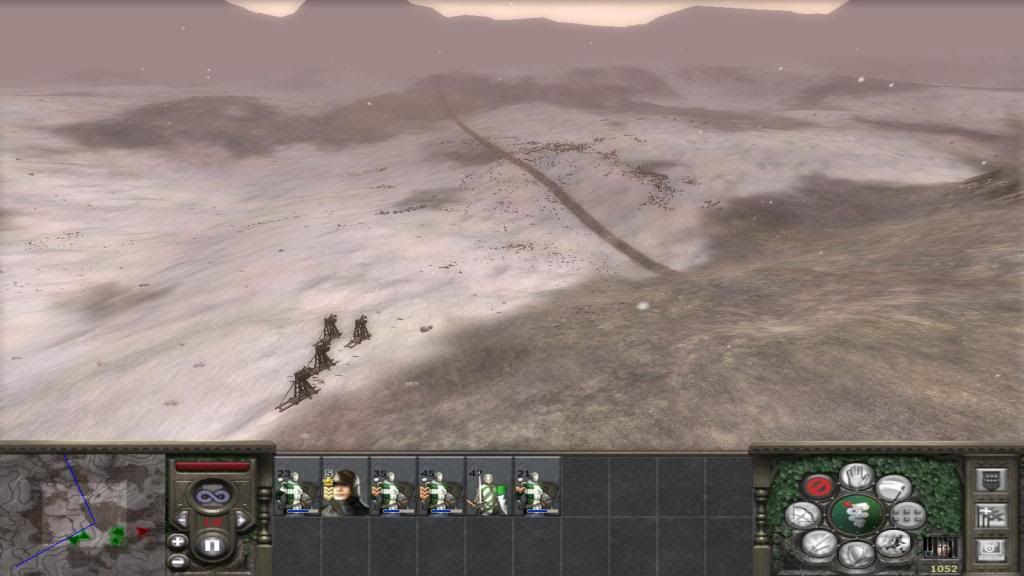This screenshot has width=1024, height=576.
Task: Increase the battle speed with the right arrow
Action: (241, 520)
